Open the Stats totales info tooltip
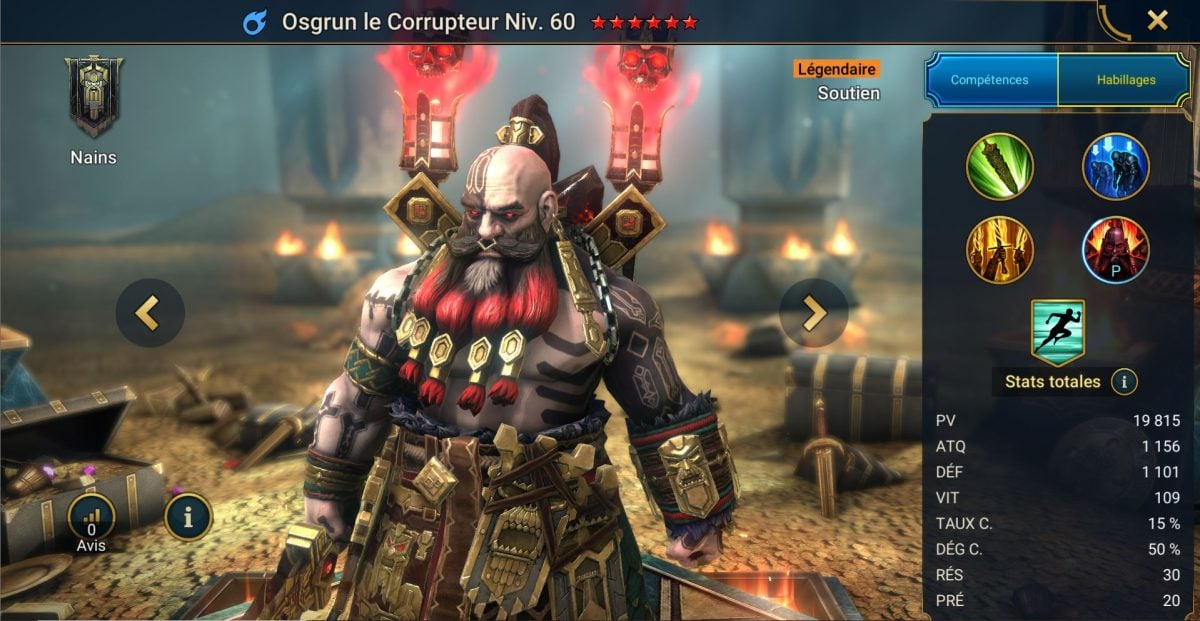The image size is (1200, 621). (1124, 382)
